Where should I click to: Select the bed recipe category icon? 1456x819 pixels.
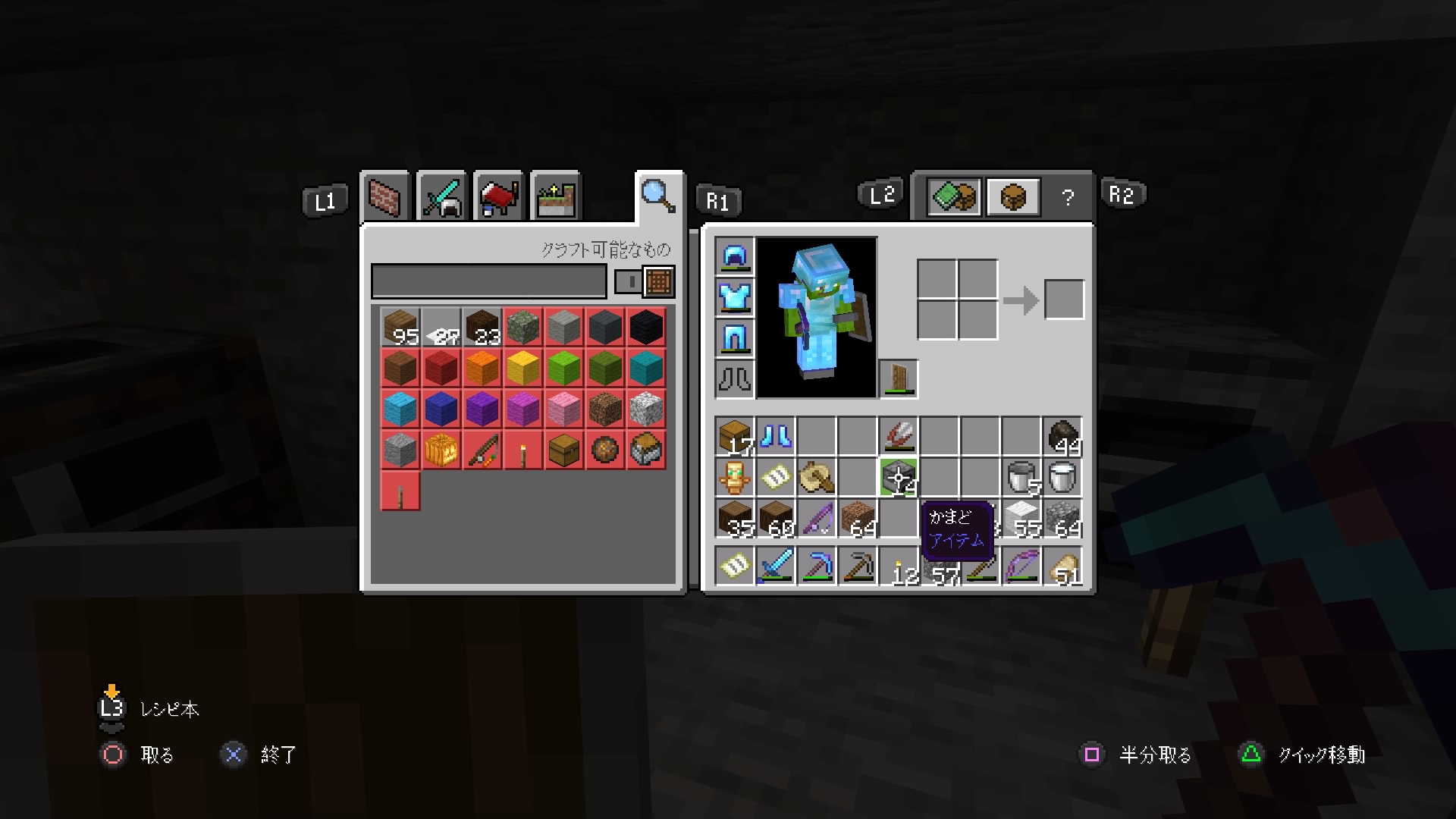coord(498,196)
